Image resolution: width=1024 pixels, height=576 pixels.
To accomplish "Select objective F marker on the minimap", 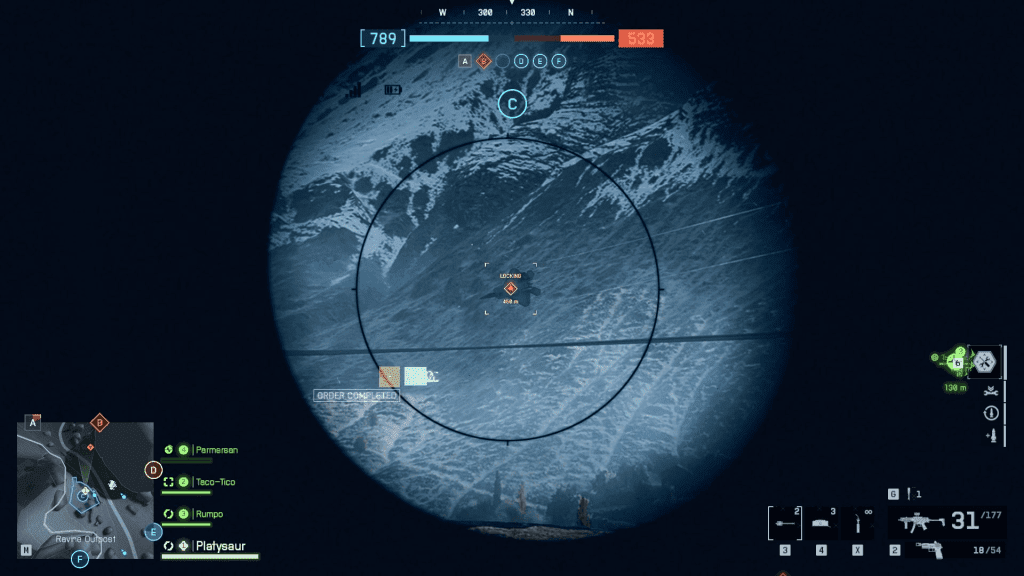I will click(x=80, y=559).
